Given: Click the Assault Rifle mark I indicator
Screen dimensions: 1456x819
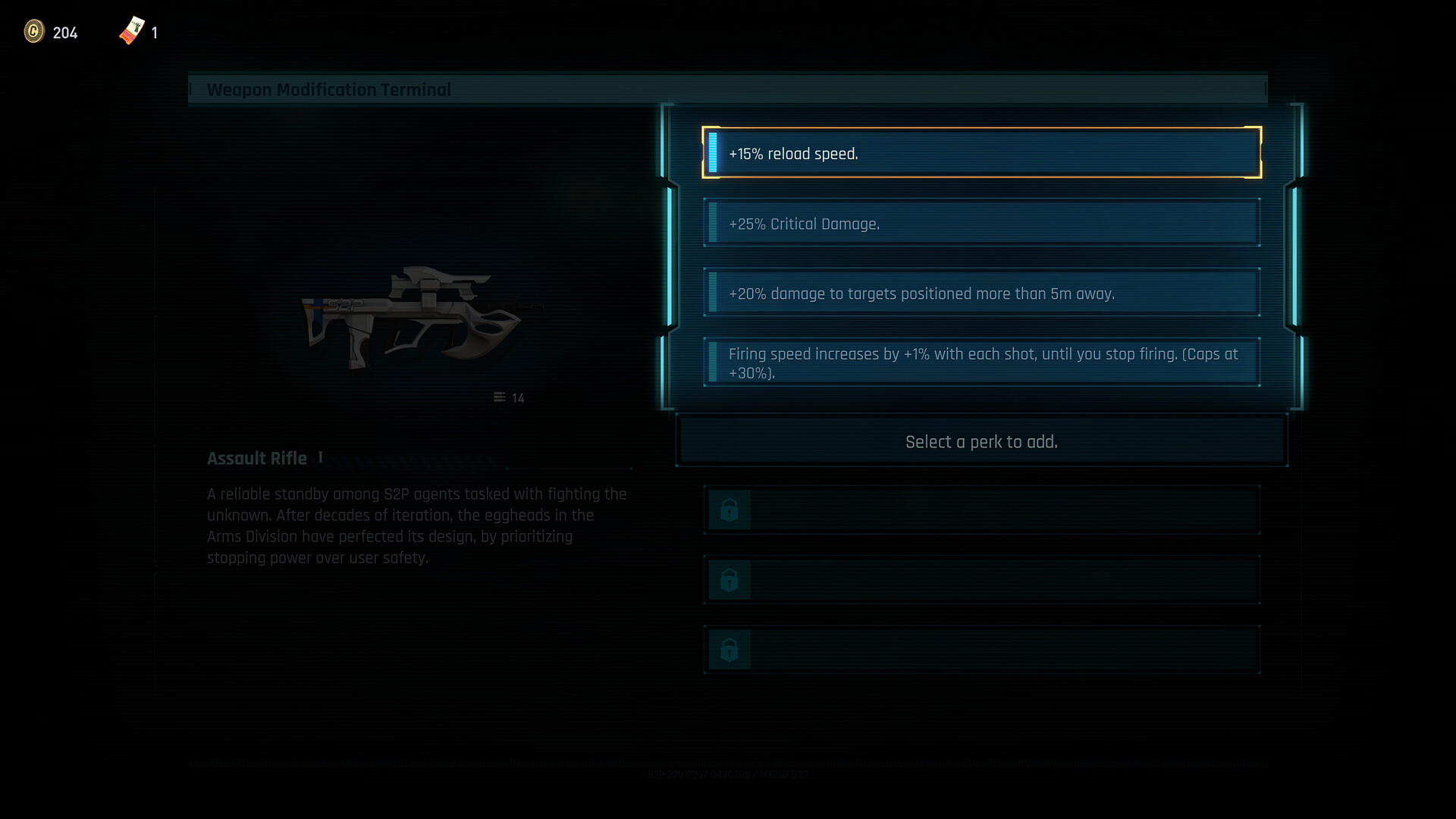Looking at the screenshot, I should coord(319,457).
